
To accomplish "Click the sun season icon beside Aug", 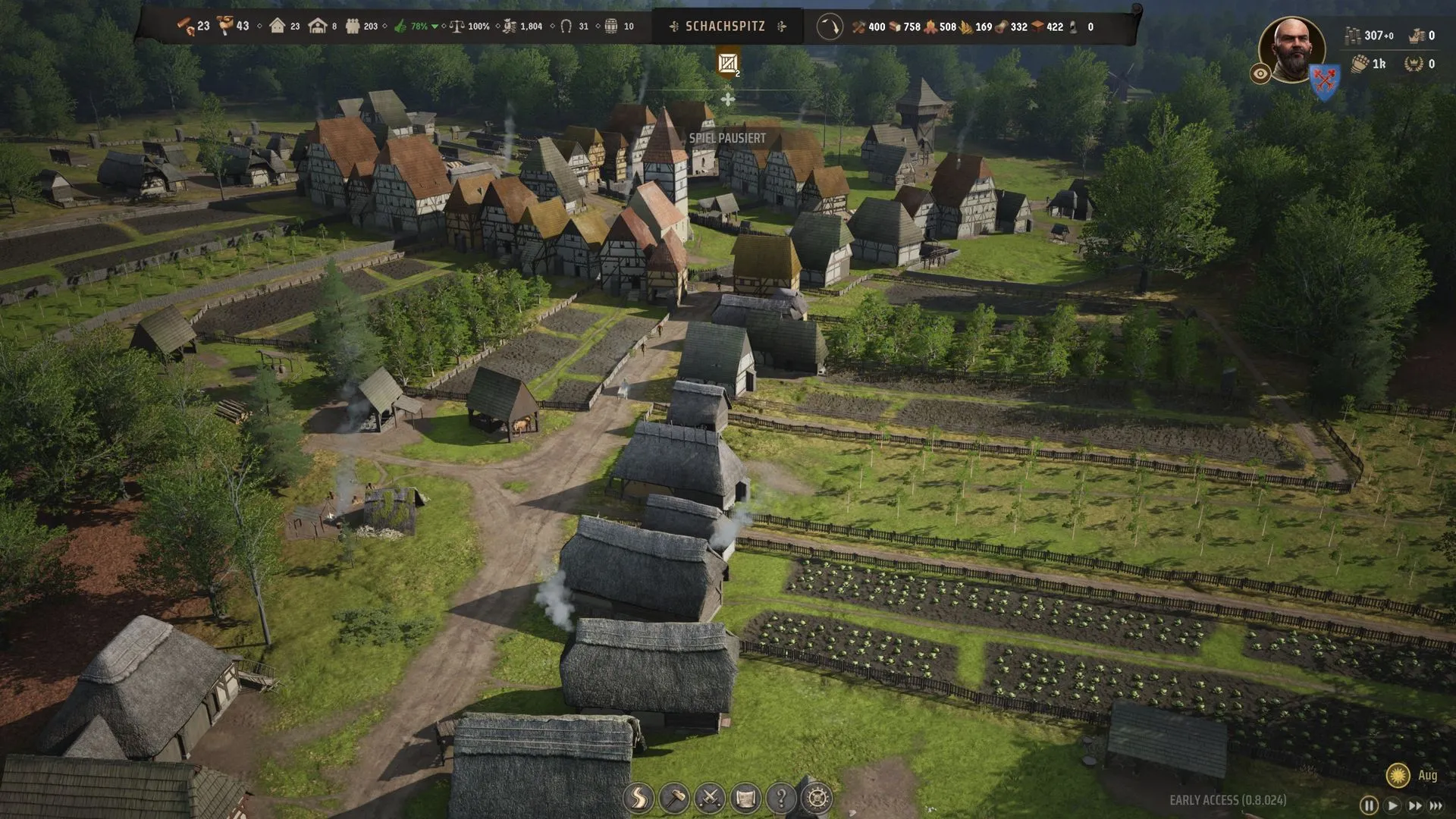I will (x=1398, y=775).
